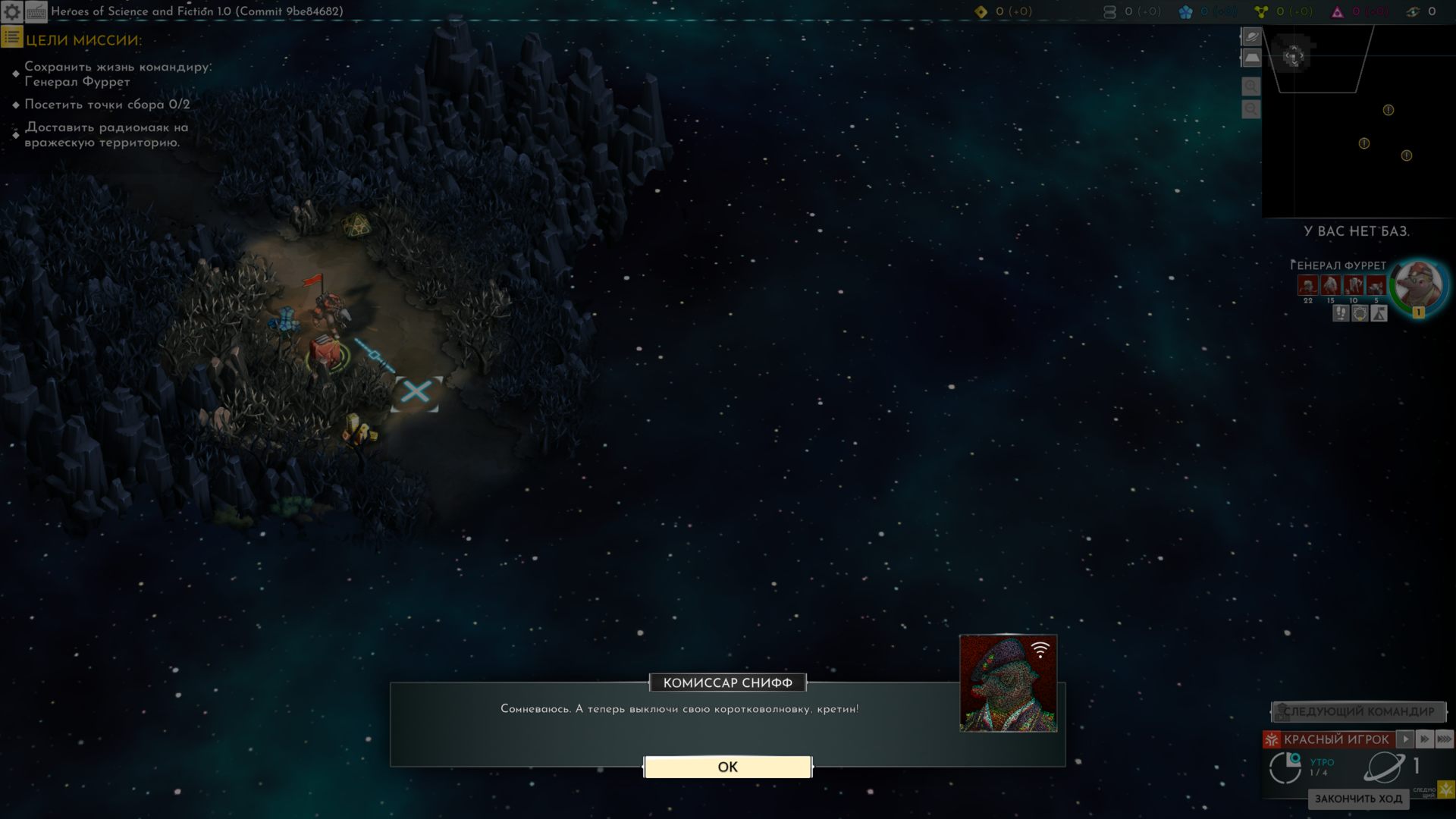The width and height of the screenshot is (1456, 819).
Task: Select General Furret's round portrait
Action: click(1418, 285)
